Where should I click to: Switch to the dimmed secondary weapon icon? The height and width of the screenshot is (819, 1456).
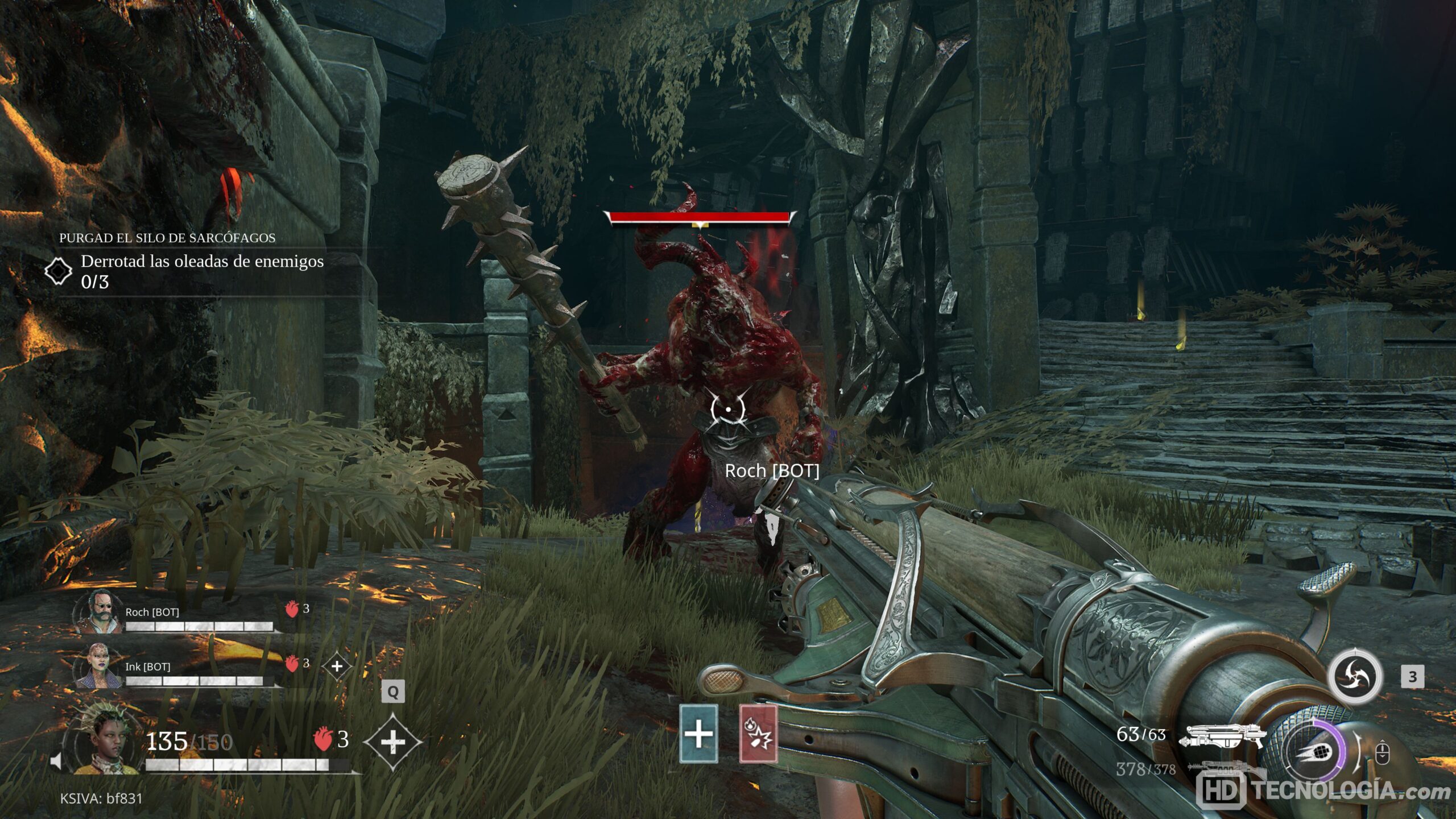(x=1223, y=769)
